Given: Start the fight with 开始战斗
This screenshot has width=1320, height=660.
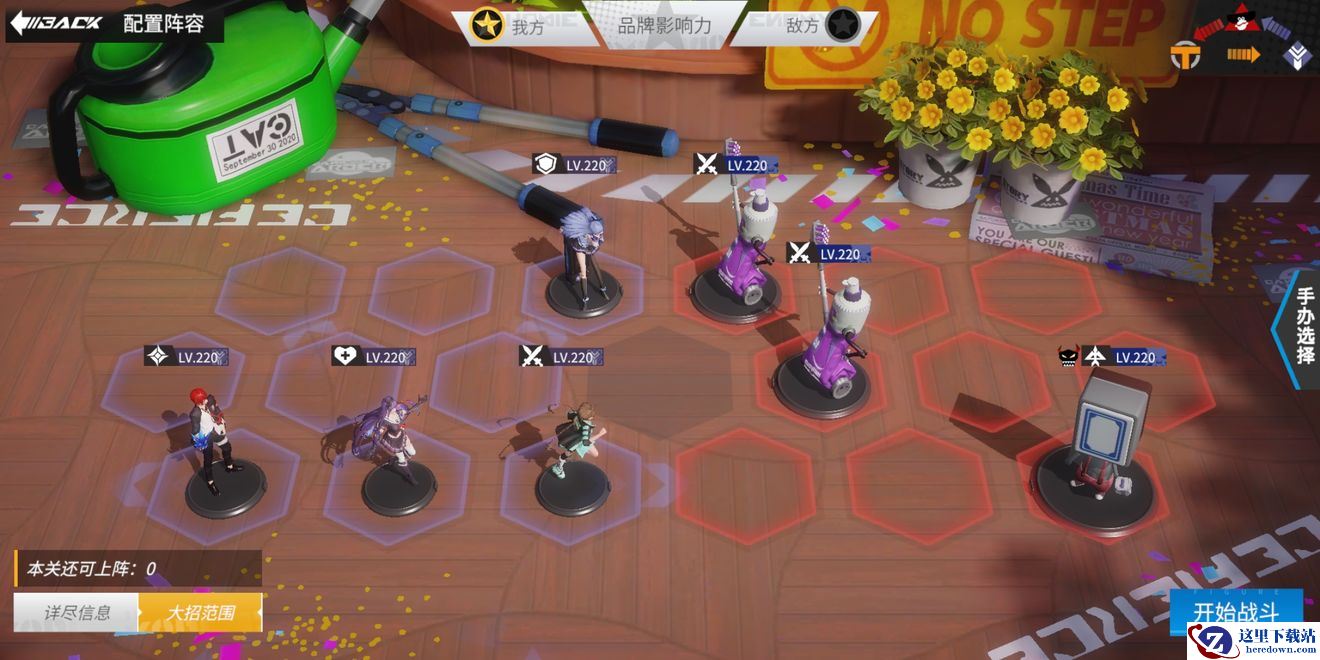Looking at the screenshot, I should tap(1236, 612).
